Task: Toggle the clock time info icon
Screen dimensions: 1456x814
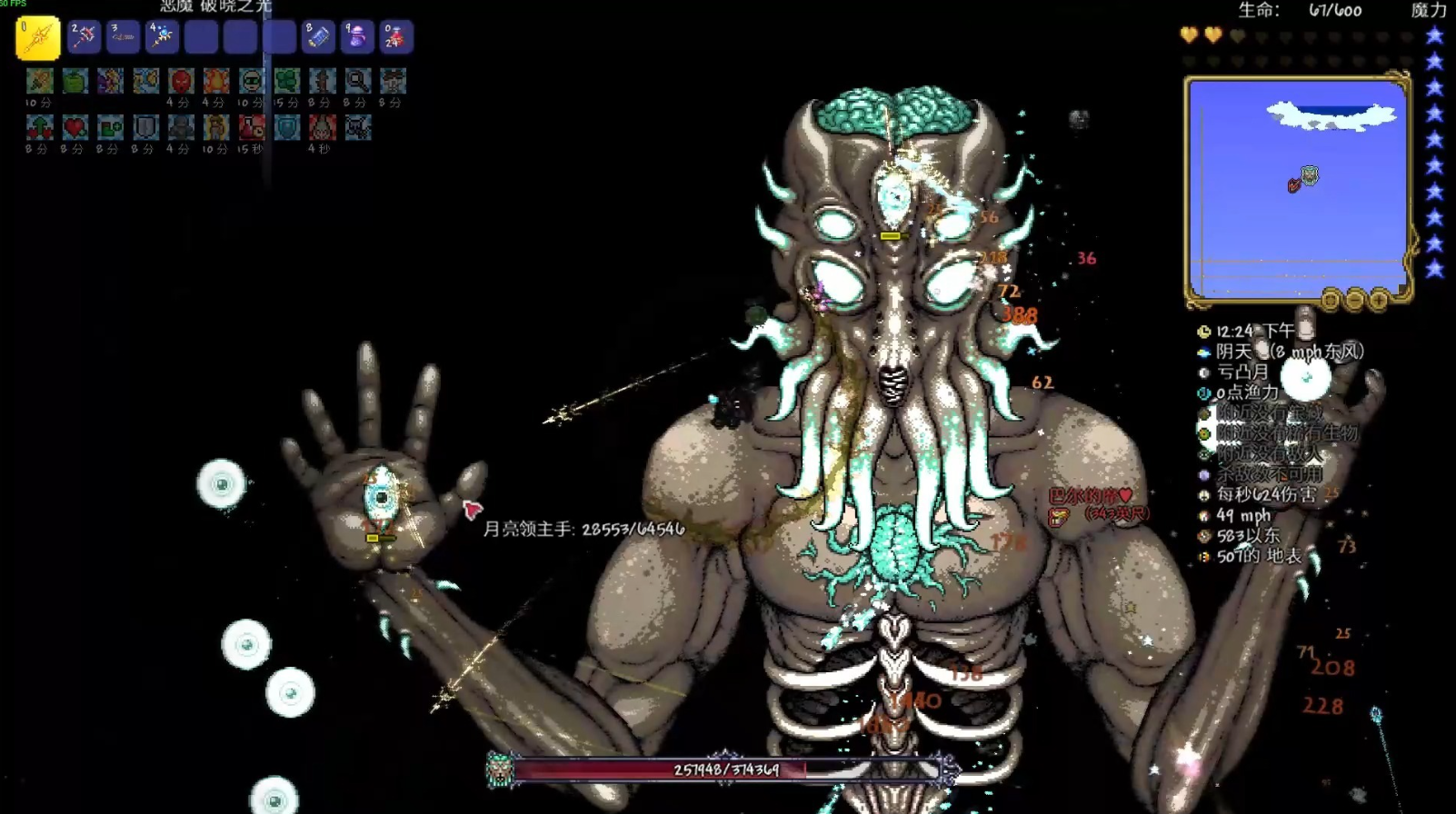Action: (x=1204, y=332)
